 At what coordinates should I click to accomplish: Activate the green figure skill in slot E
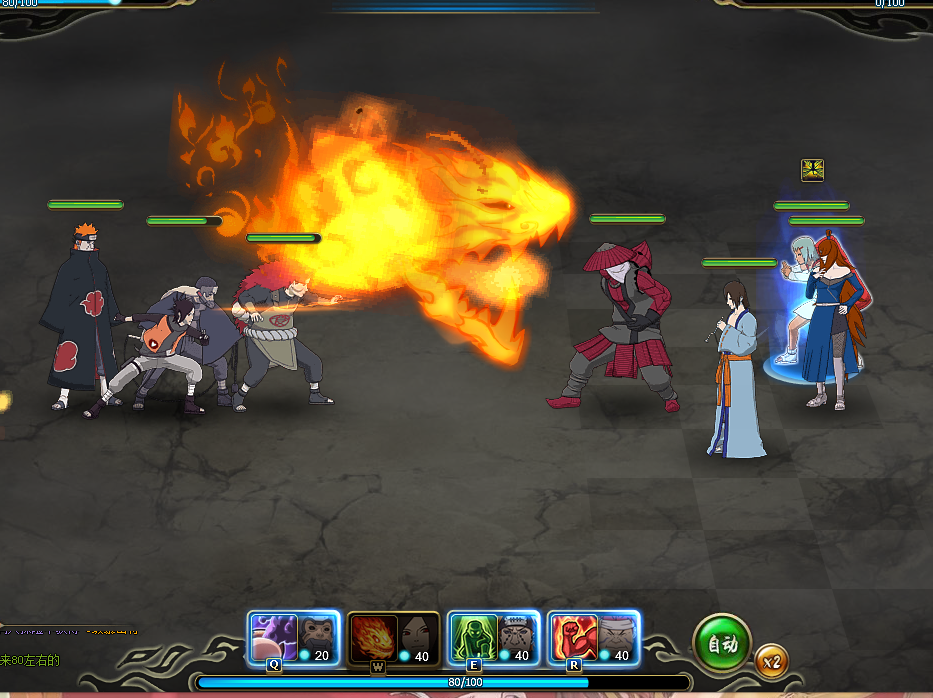[x=472, y=638]
